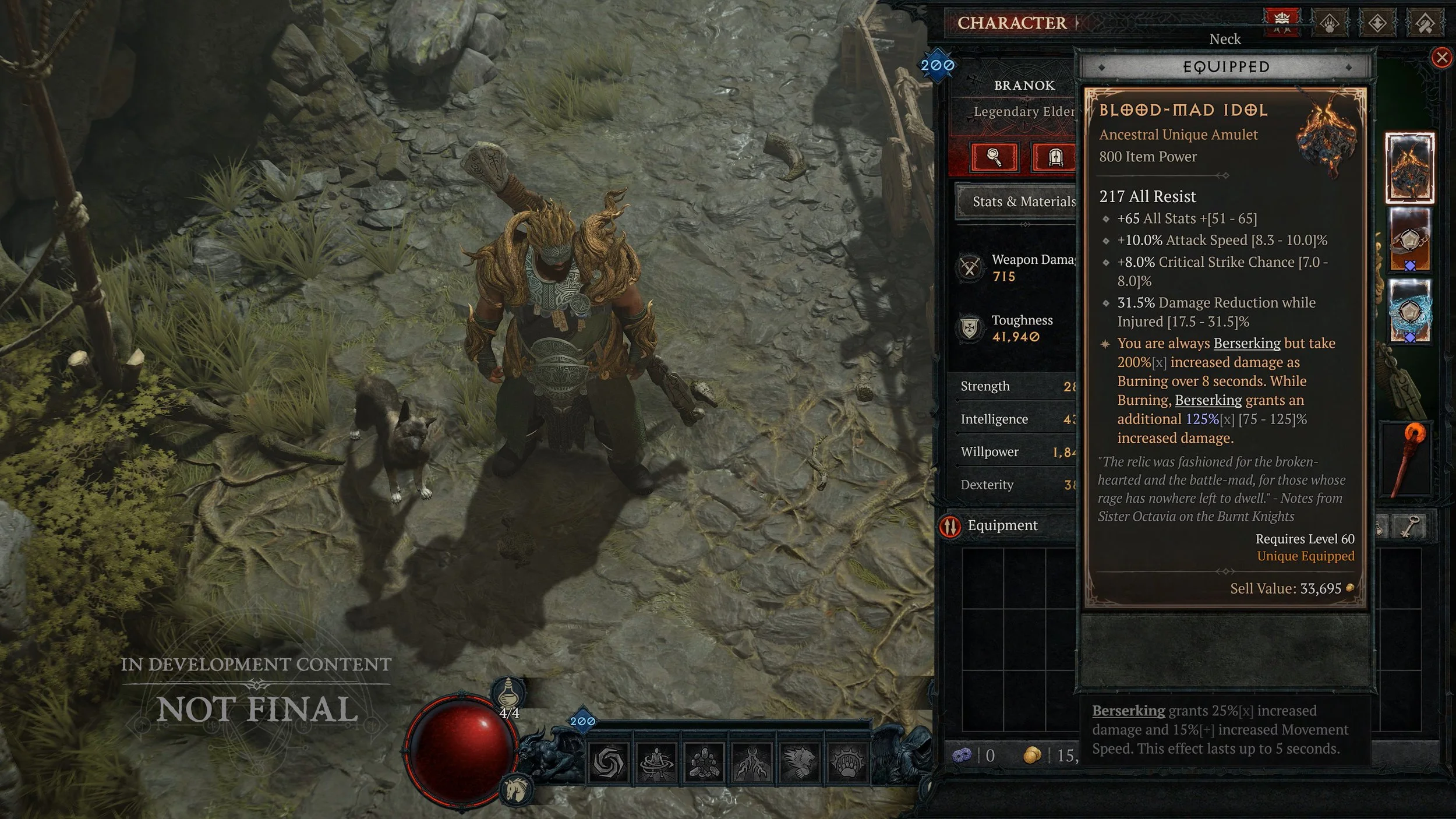Screen dimensions: 1456x819
Task: Select the blue lightning ring slot
Action: coord(1409,311)
